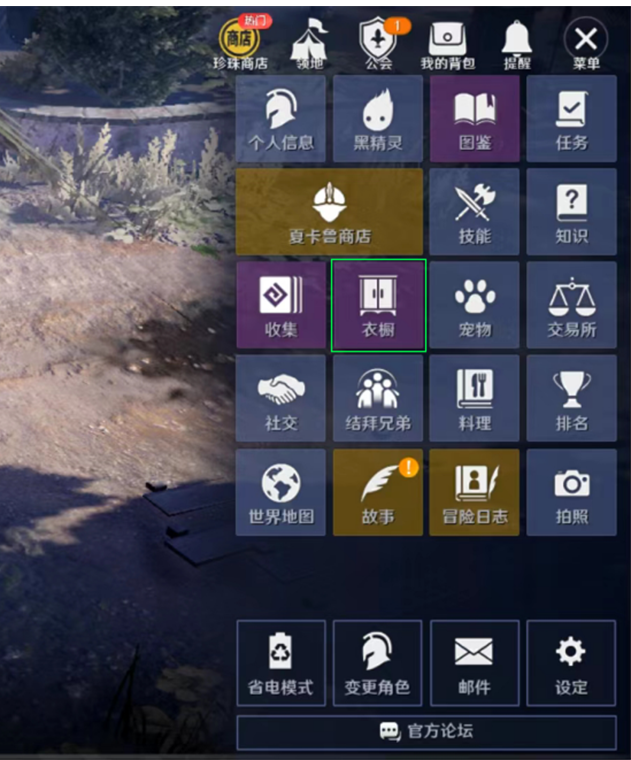This screenshot has width=631, height=760.
Task: Enter the 夏卡鲁商店 shop
Action: (x=329, y=212)
